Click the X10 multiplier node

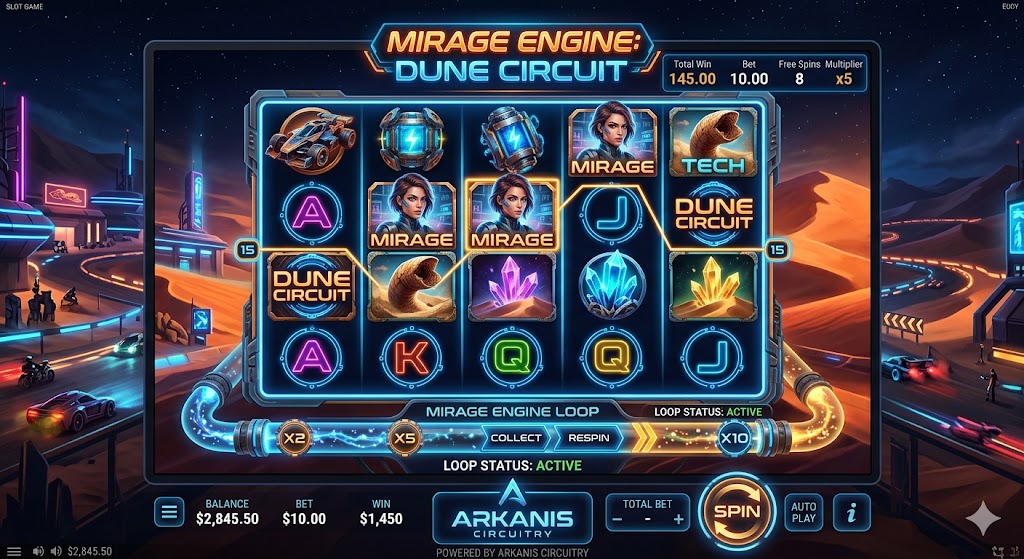[734, 438]
